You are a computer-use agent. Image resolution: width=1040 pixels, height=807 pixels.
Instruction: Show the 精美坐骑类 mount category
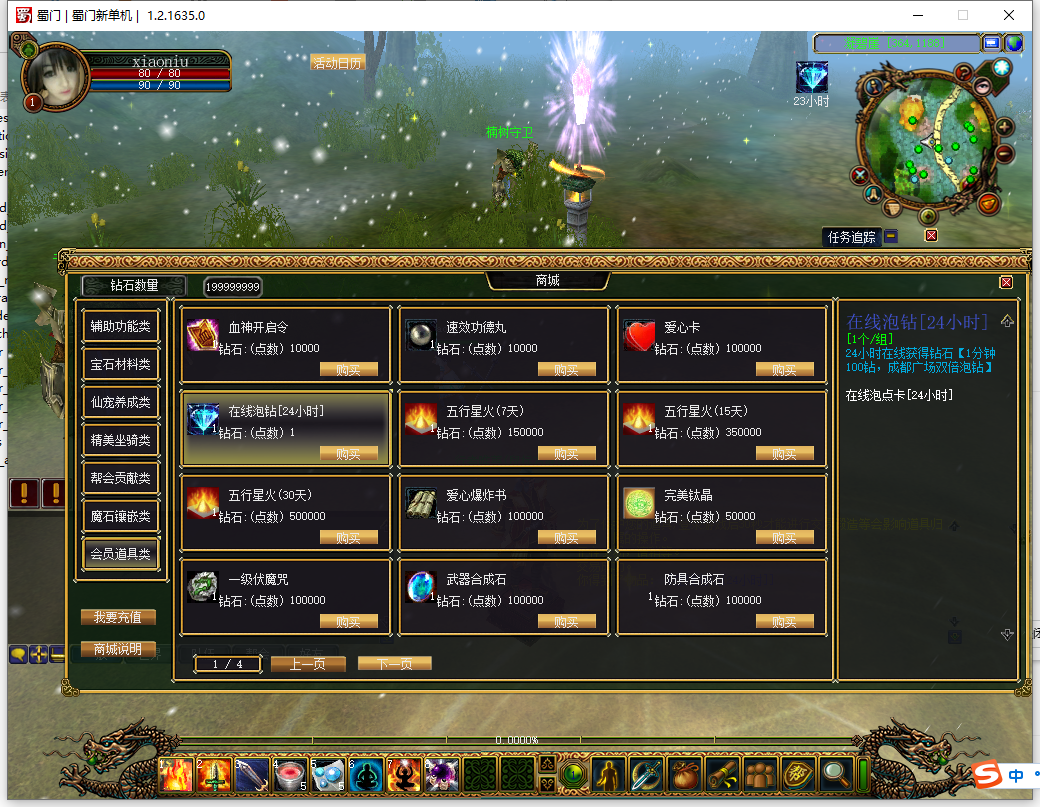click(x=120, y=440)
